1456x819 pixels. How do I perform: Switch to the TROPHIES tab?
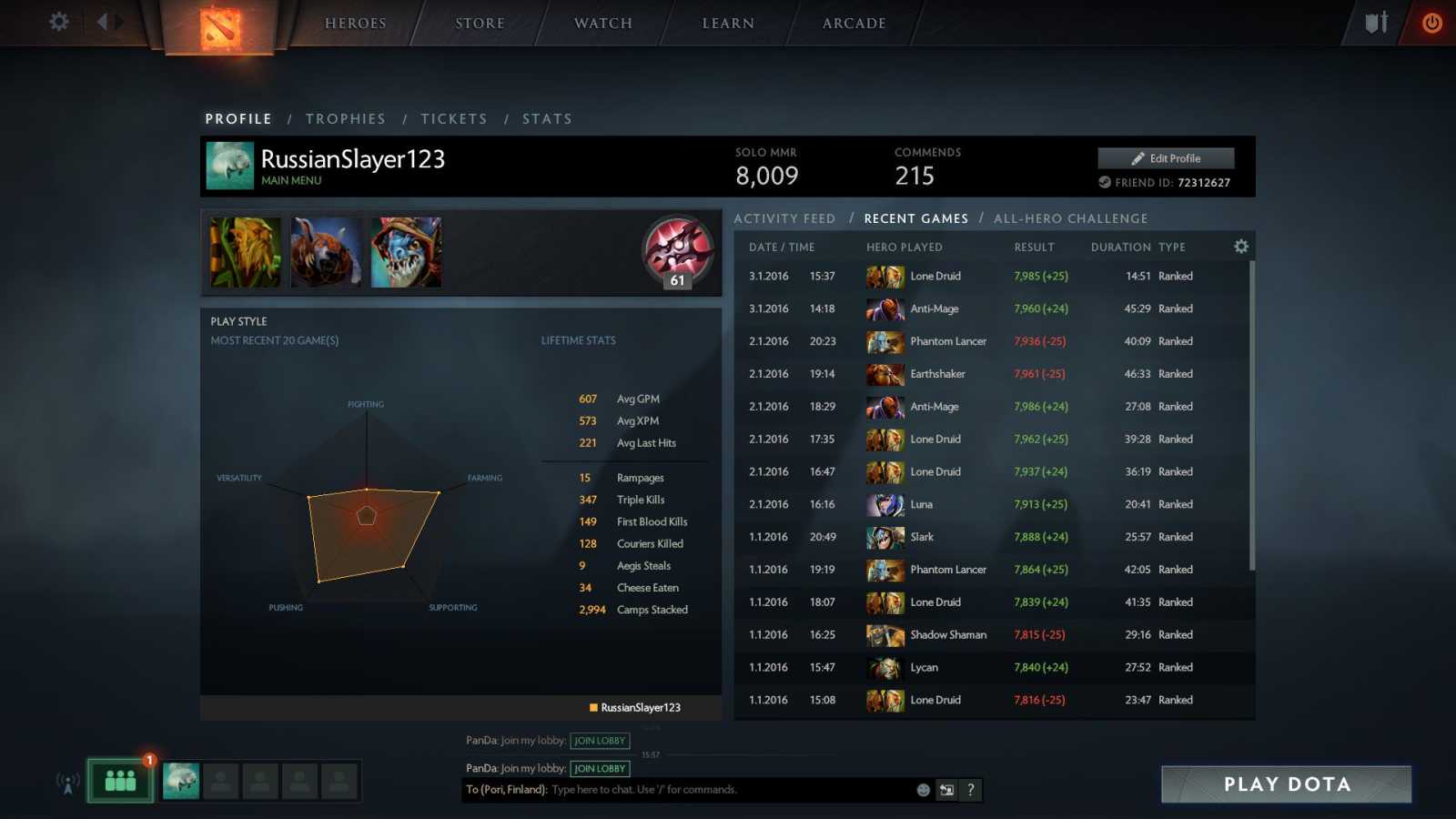pyautogui.click(x=346, y=118)
